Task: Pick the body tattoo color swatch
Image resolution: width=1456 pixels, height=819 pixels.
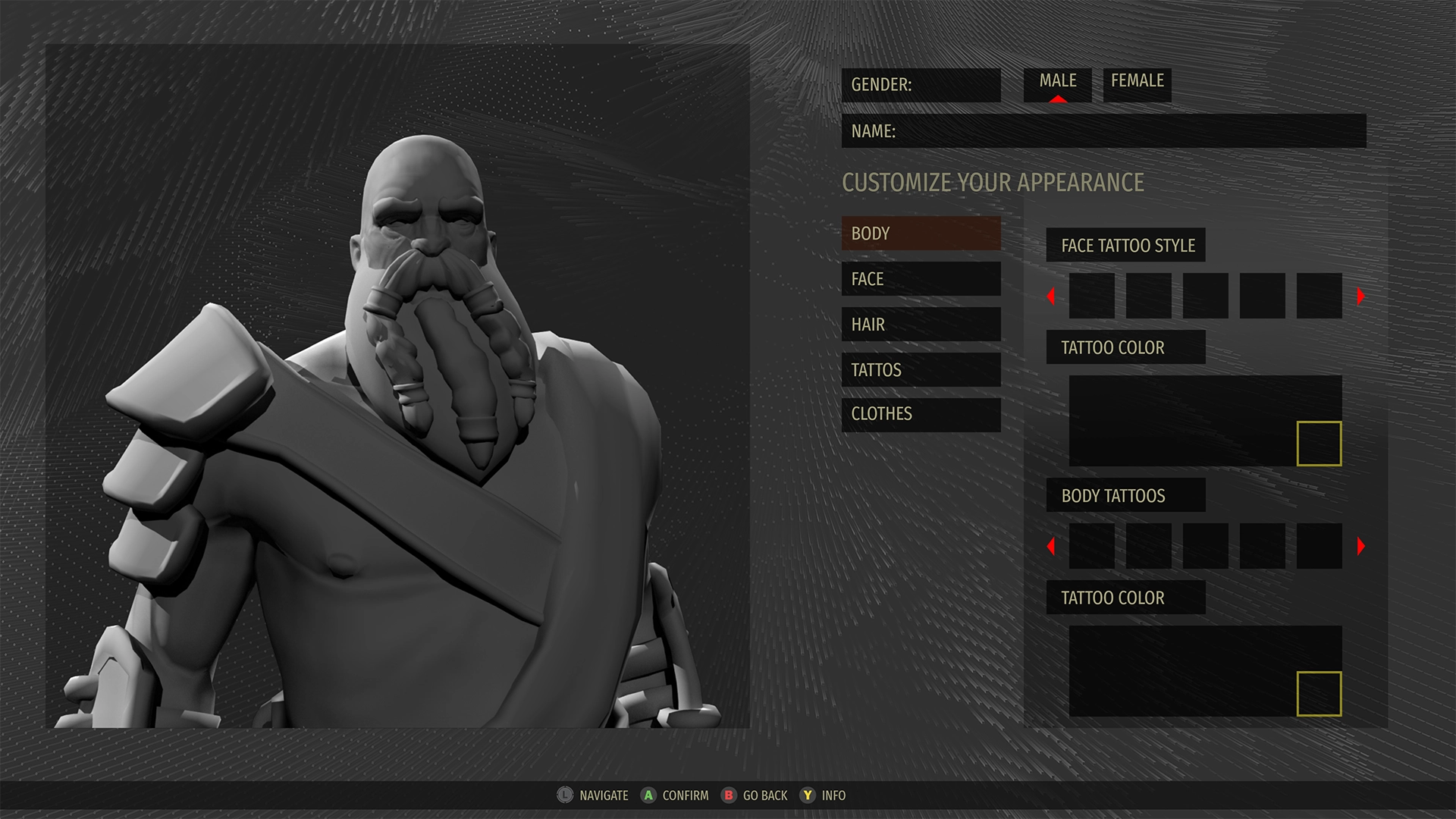Action: pos(1319,694)
